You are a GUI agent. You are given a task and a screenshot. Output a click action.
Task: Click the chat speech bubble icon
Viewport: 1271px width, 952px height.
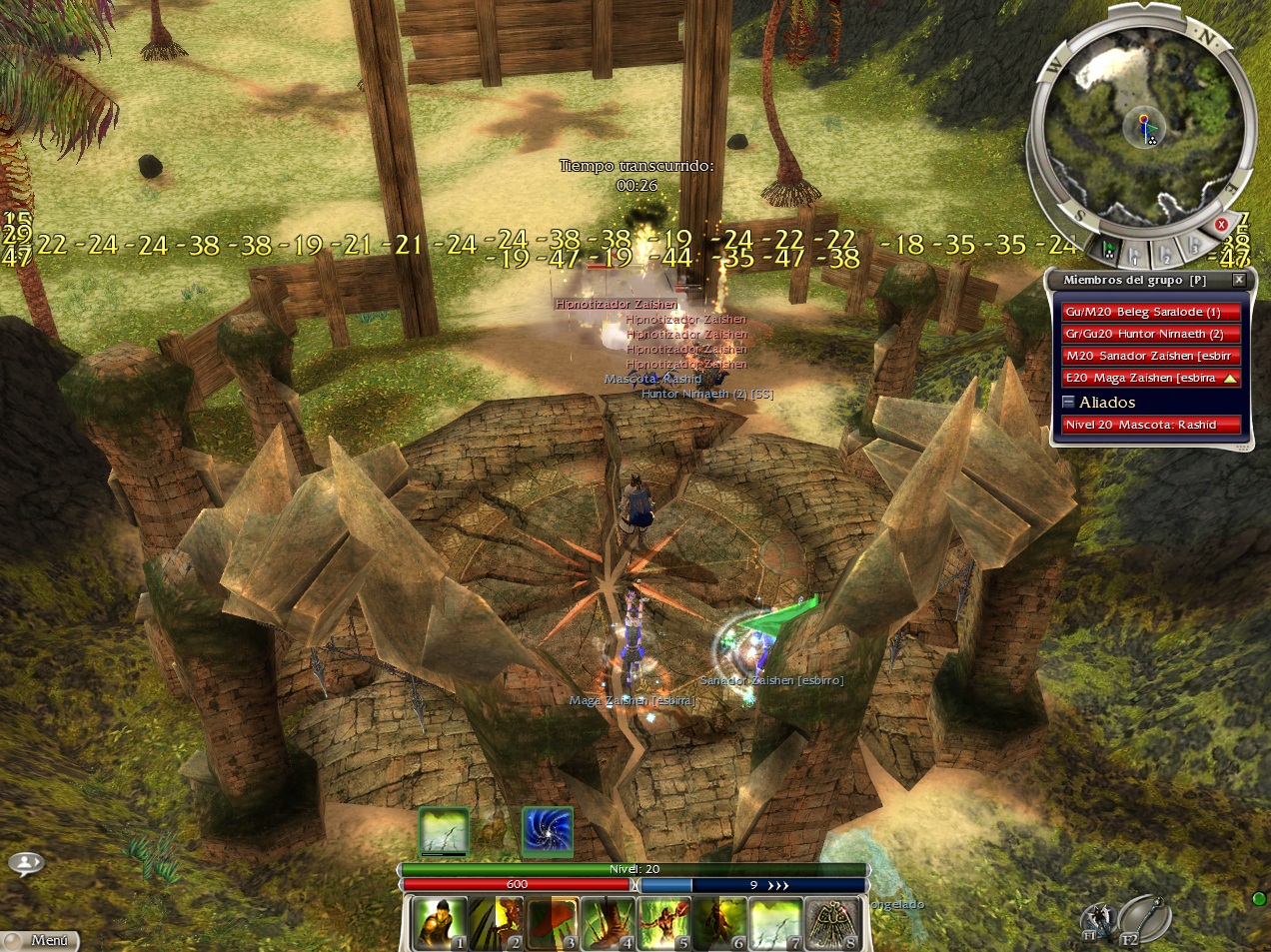point(26,863)
